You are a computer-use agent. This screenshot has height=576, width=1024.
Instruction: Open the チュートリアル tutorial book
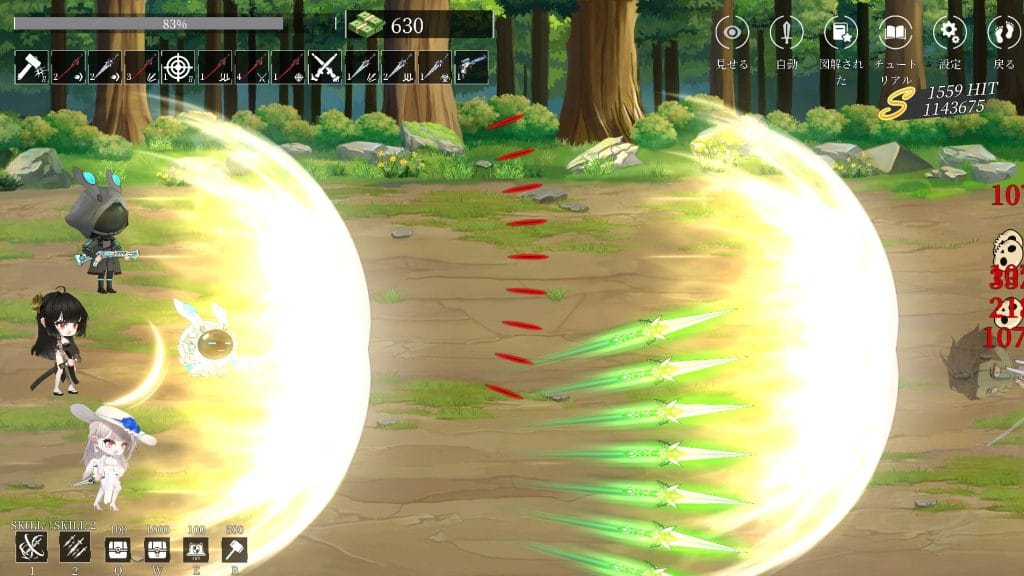[896, 33]
